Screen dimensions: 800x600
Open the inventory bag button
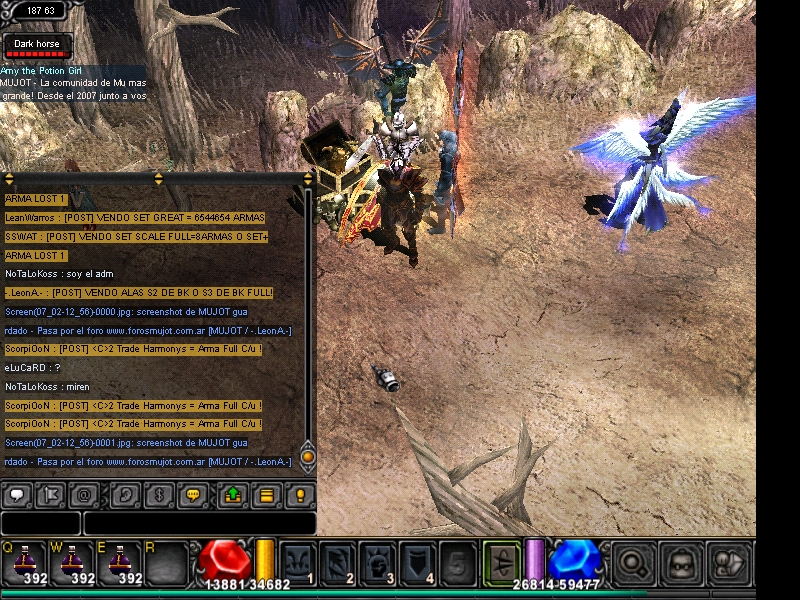coord(682,563)
